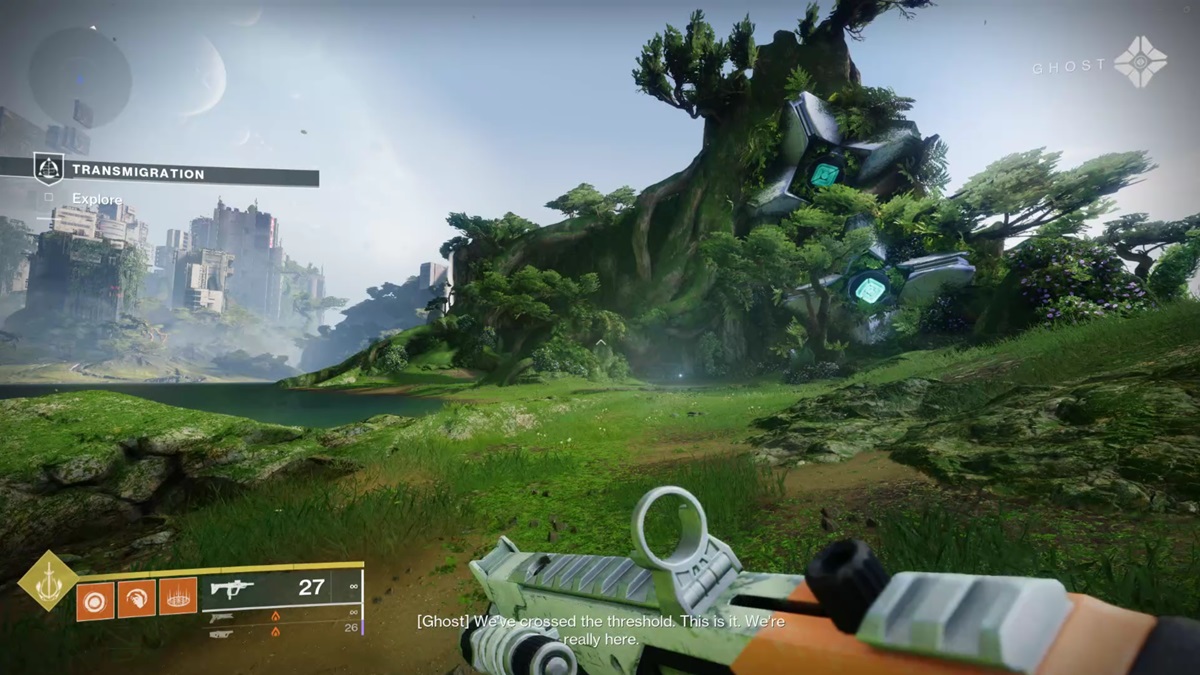Select the Explore objective checkbox
This screenshot has width=1200, height=675.
coord(49,198)
